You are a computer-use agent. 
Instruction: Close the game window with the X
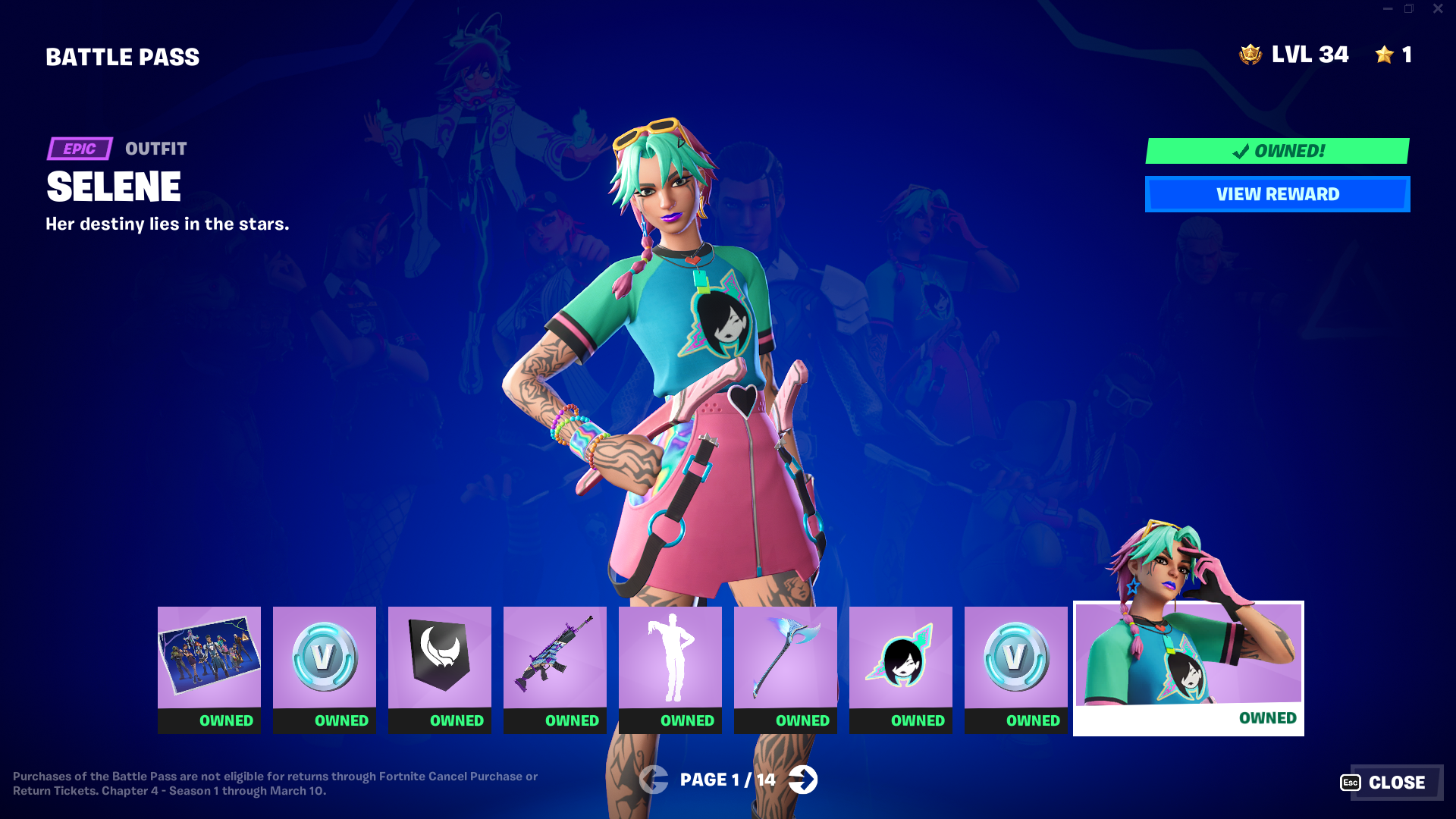[1438, 9]
